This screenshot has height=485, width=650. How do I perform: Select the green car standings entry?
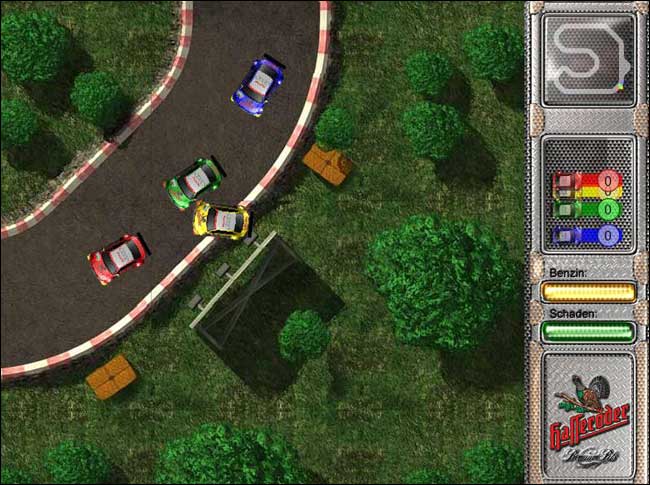point(587,210)
